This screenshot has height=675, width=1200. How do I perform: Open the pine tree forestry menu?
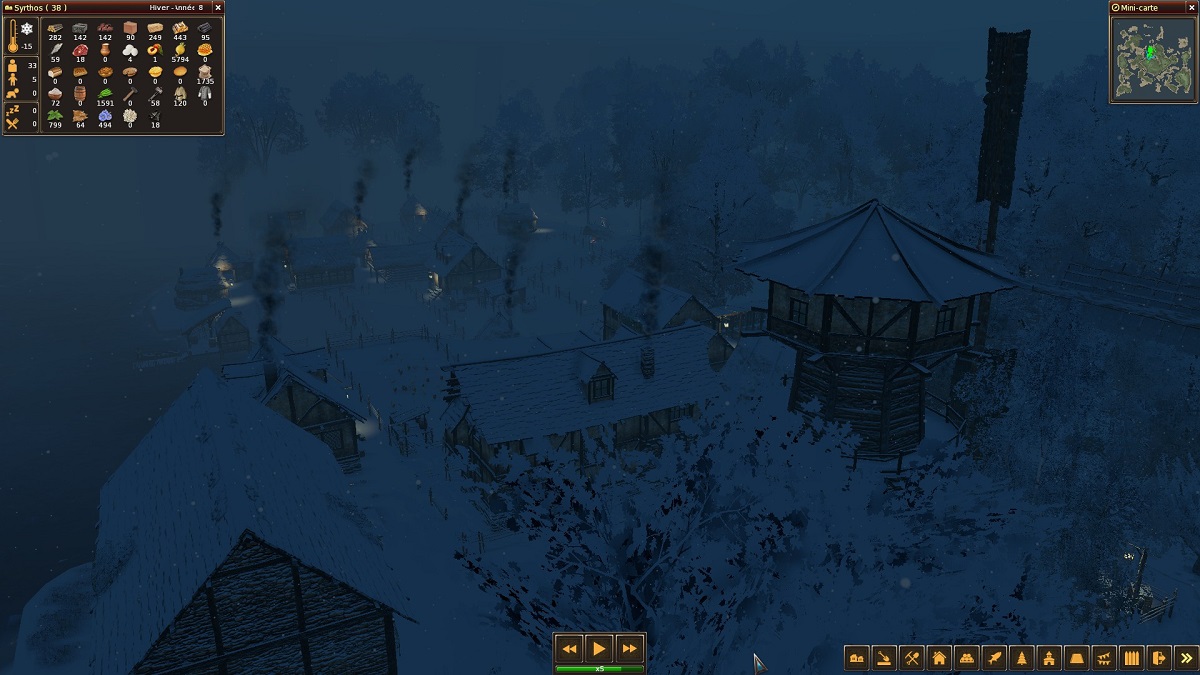pos(1021,658)
